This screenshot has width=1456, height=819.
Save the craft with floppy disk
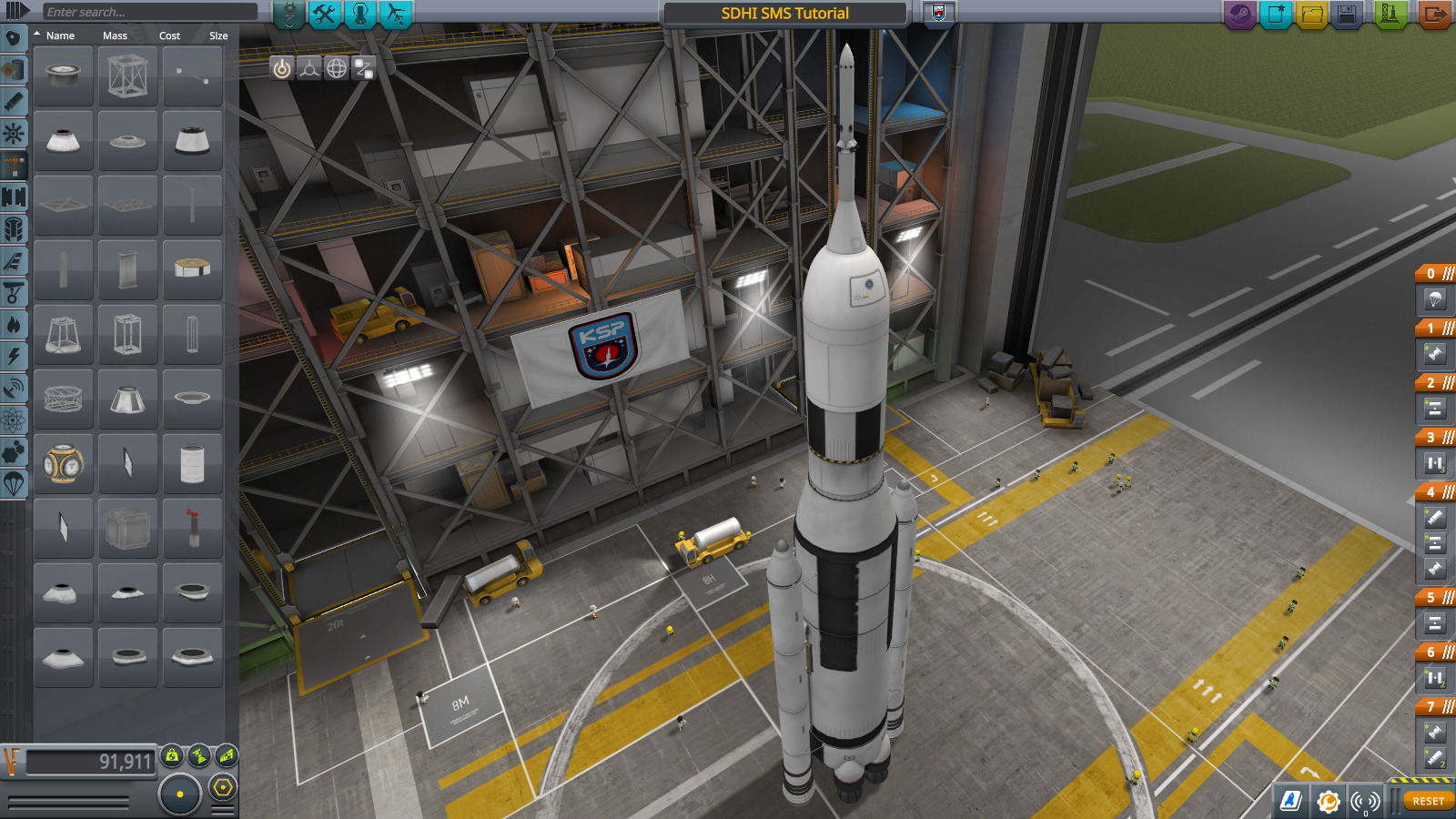click(1347, 15)
